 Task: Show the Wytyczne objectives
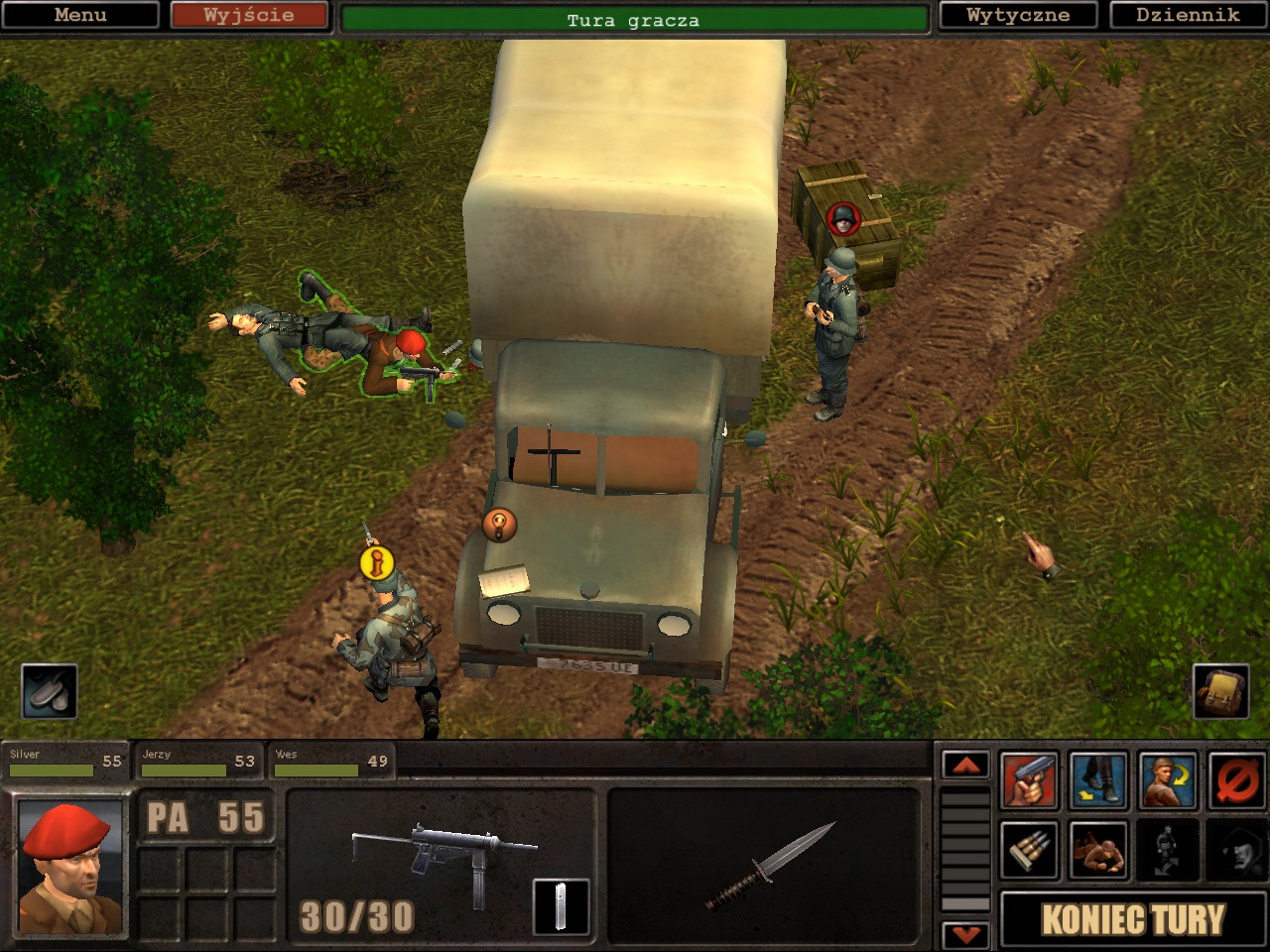coord(1018,15)
